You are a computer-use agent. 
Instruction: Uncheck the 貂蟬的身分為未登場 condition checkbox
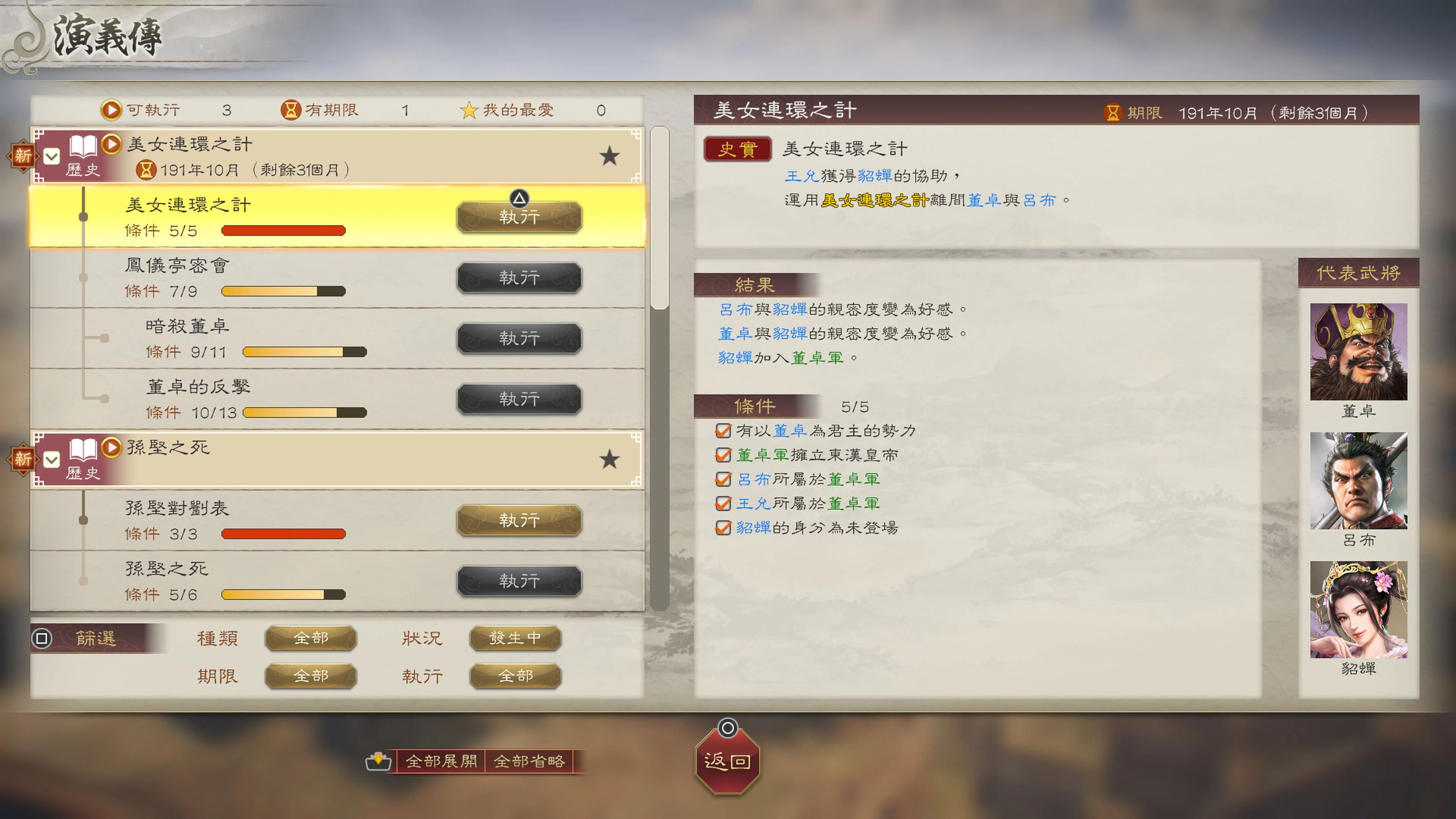pos(723,527)
